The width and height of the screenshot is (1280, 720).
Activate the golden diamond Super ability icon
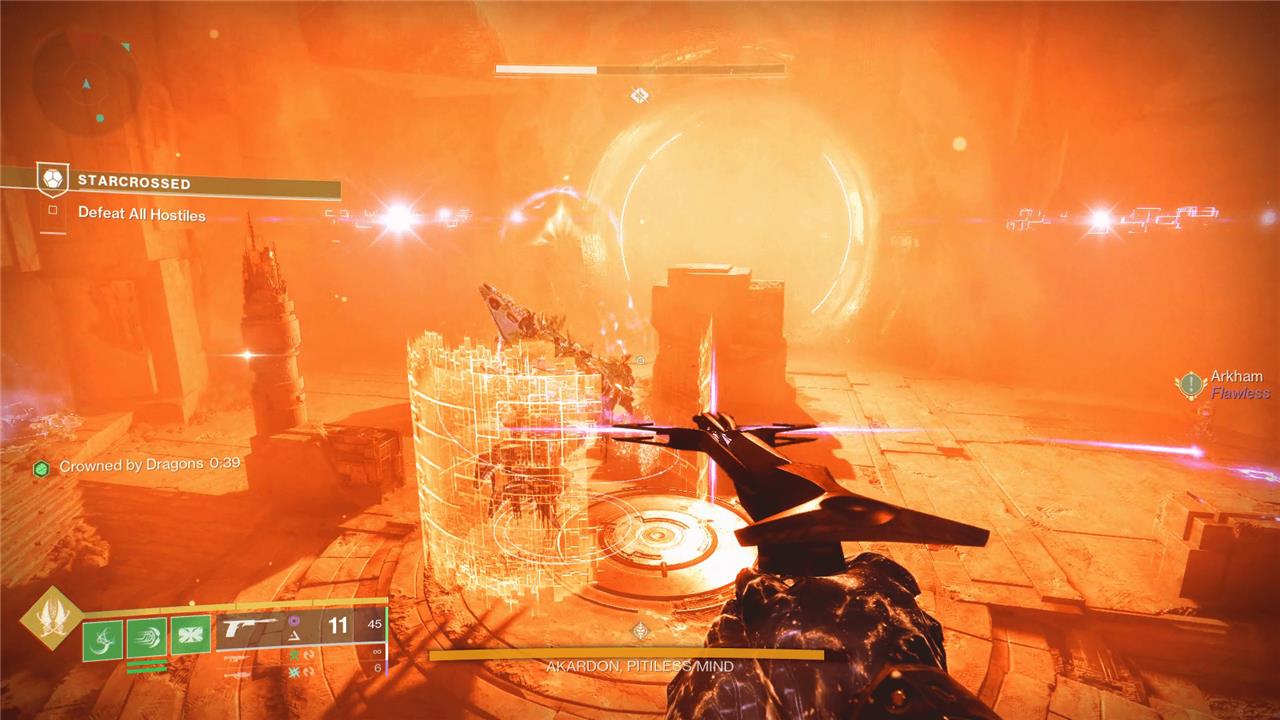51,617
